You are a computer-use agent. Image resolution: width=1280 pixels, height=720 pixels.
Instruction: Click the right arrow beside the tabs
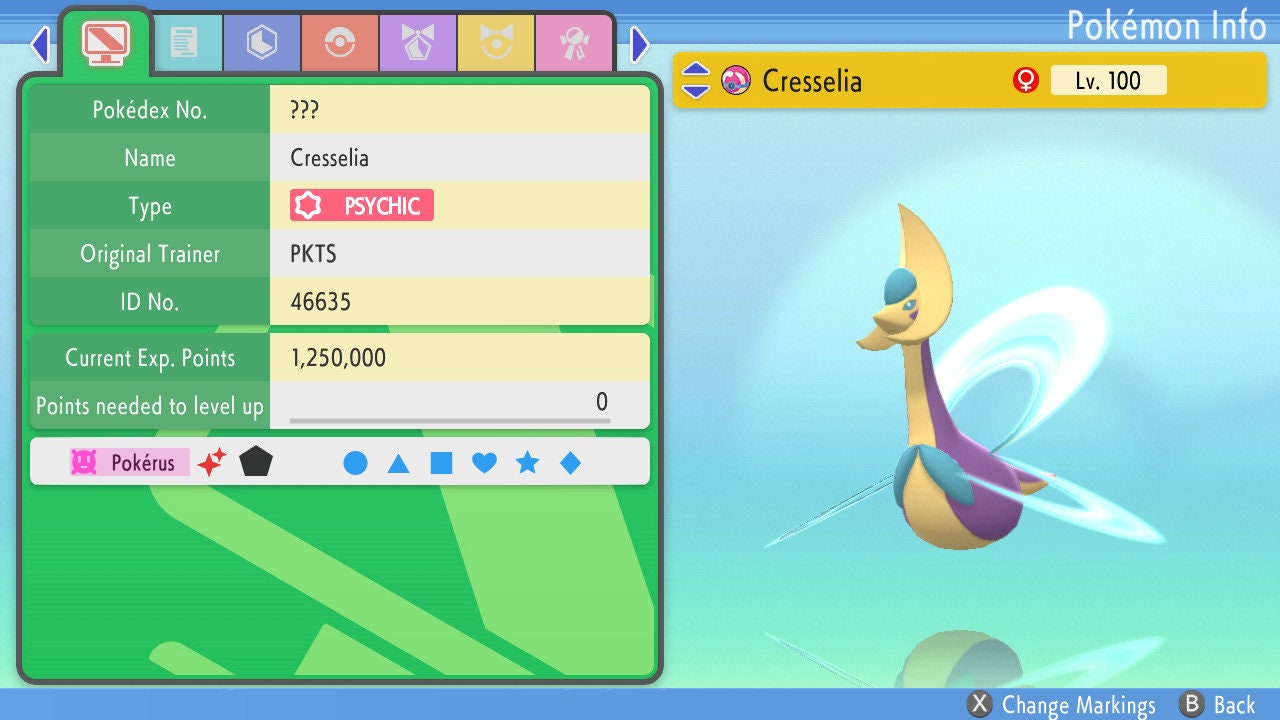click(640, 44)
